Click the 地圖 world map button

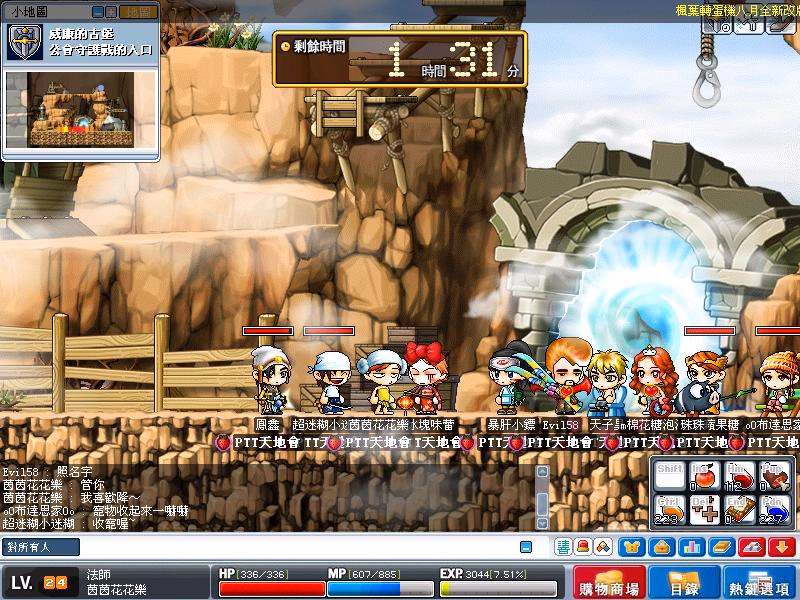[x=136, y=12]
